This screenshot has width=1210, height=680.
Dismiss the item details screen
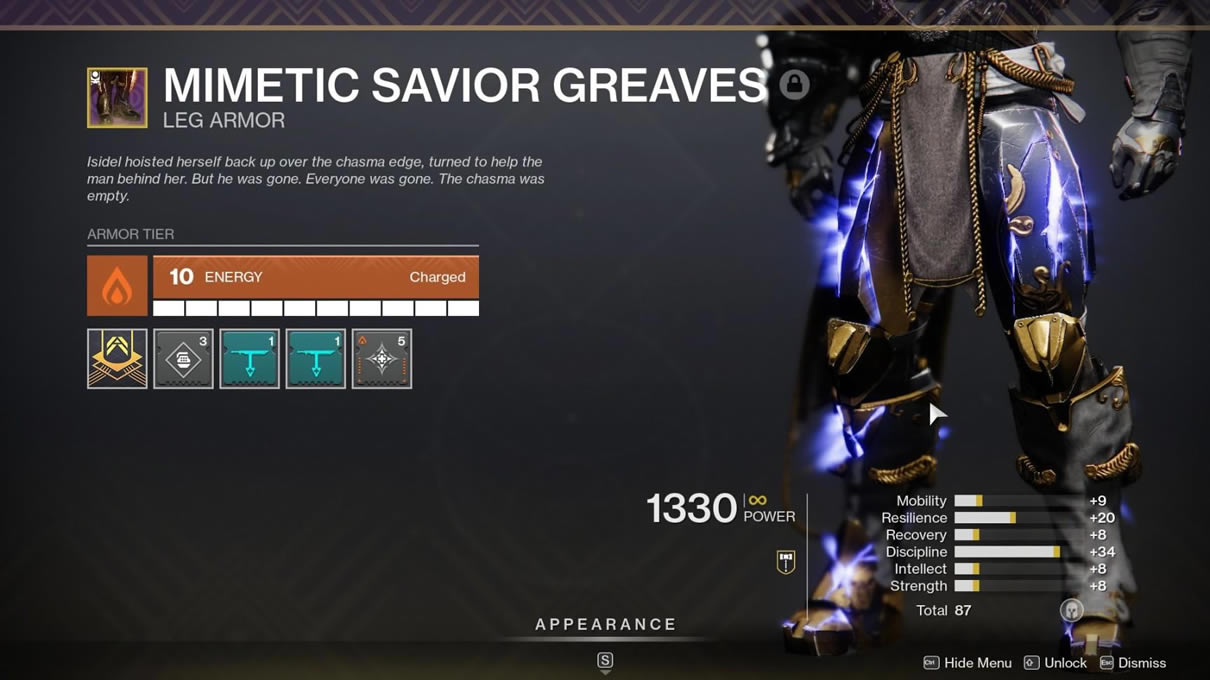coord(1132,663)
